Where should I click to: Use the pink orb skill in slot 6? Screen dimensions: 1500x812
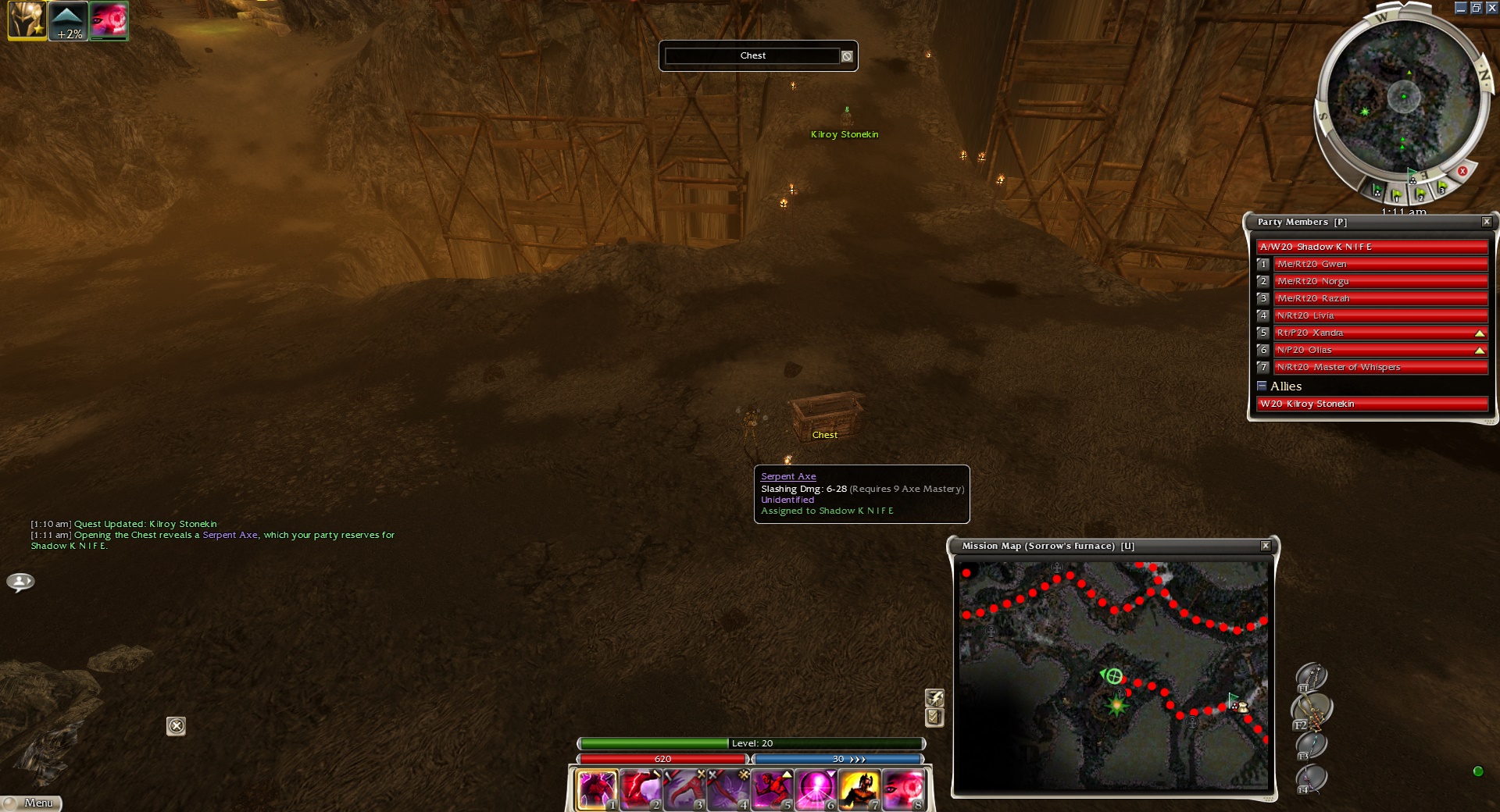click(816, 789)
